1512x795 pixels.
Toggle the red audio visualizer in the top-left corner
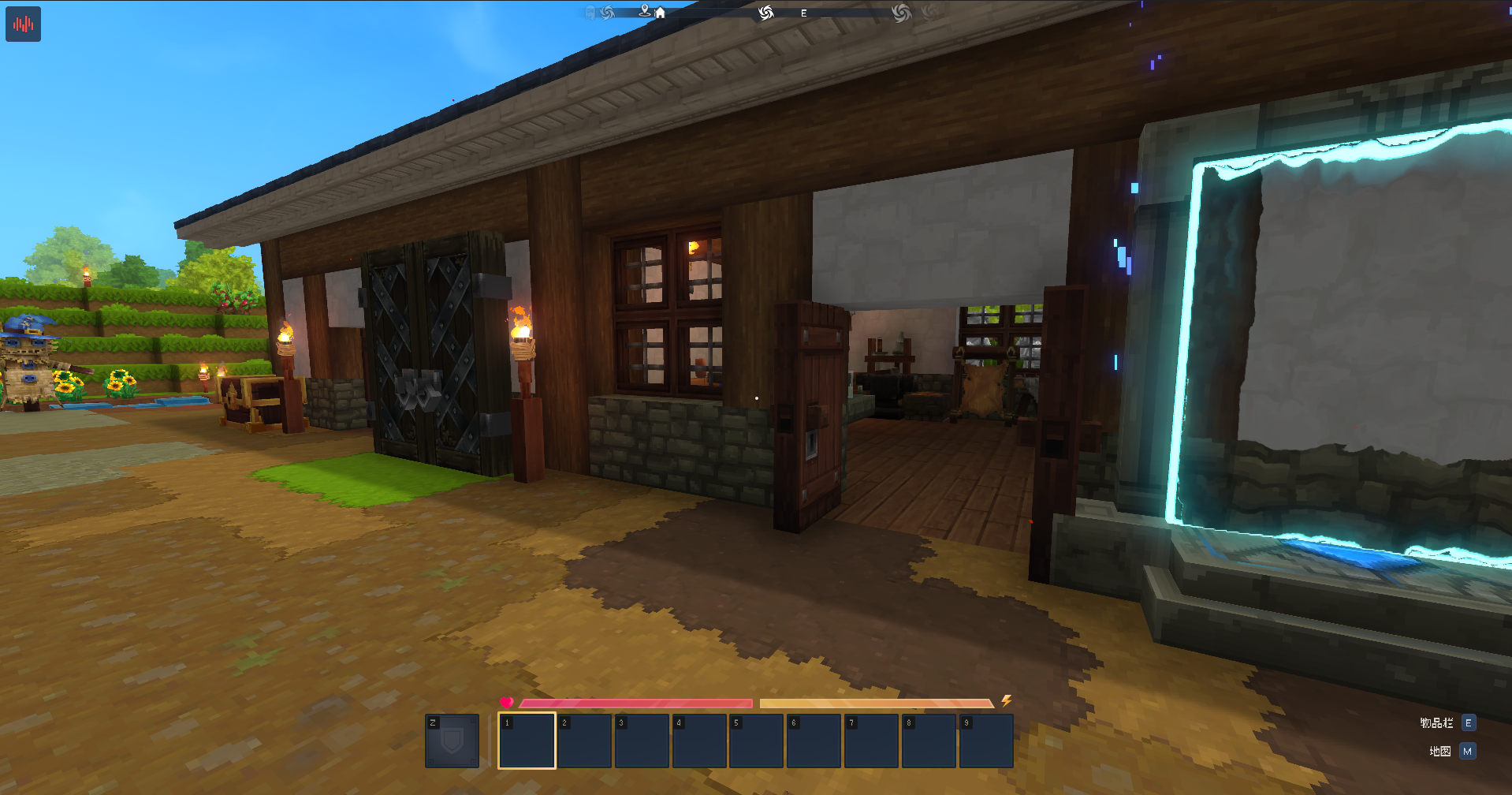[23, 24]
